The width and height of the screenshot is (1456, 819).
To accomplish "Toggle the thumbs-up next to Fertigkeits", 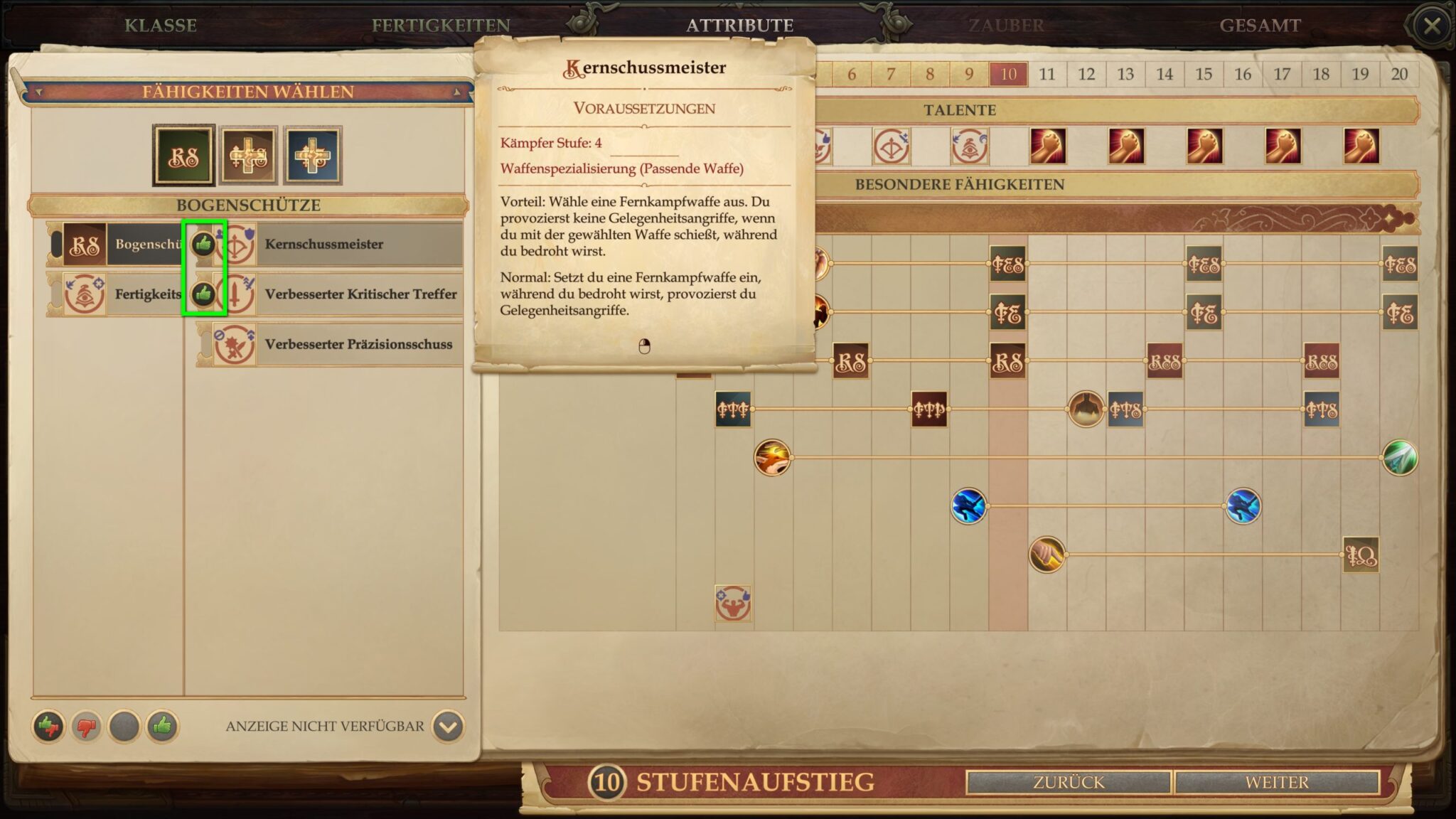I will [205, 292].
